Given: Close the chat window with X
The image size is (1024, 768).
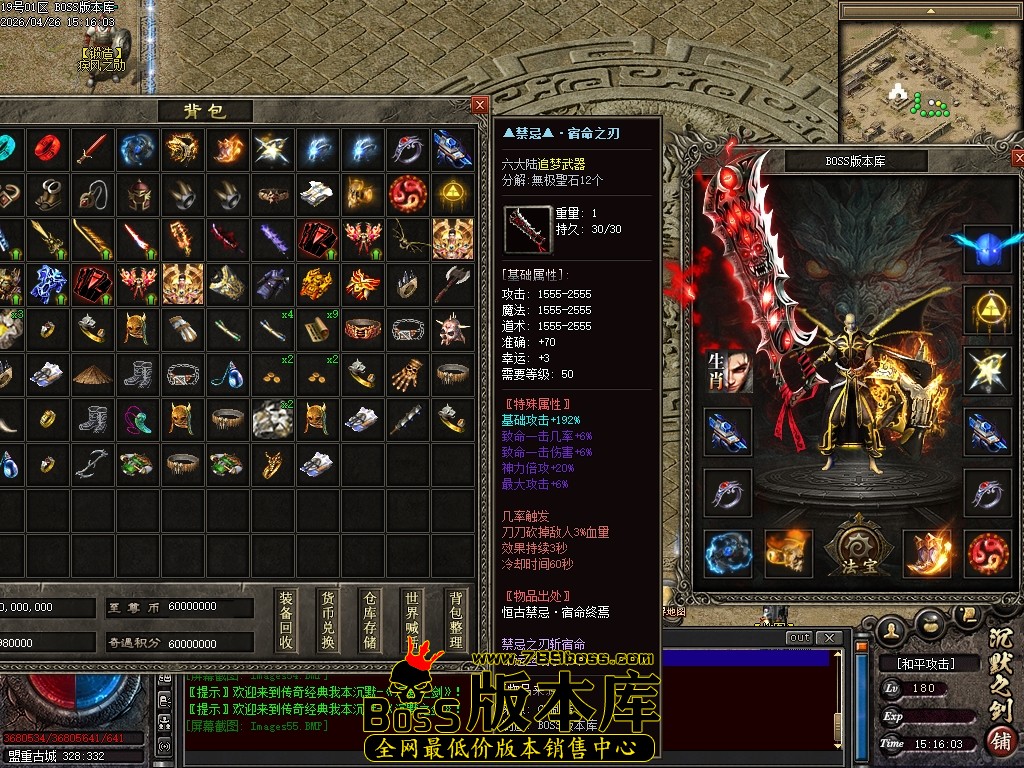Looking at the screenshot, I should point(828,638).
